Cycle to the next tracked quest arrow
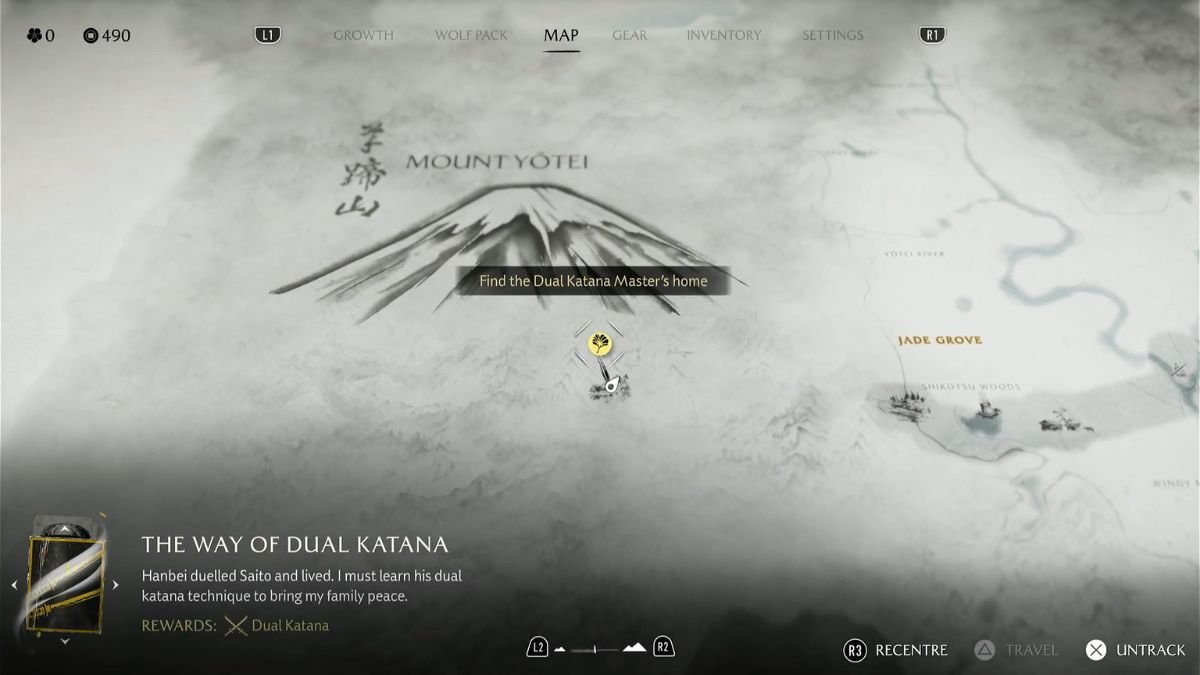1200x675 pixels. pyautogui.click(x=115, y=585)
